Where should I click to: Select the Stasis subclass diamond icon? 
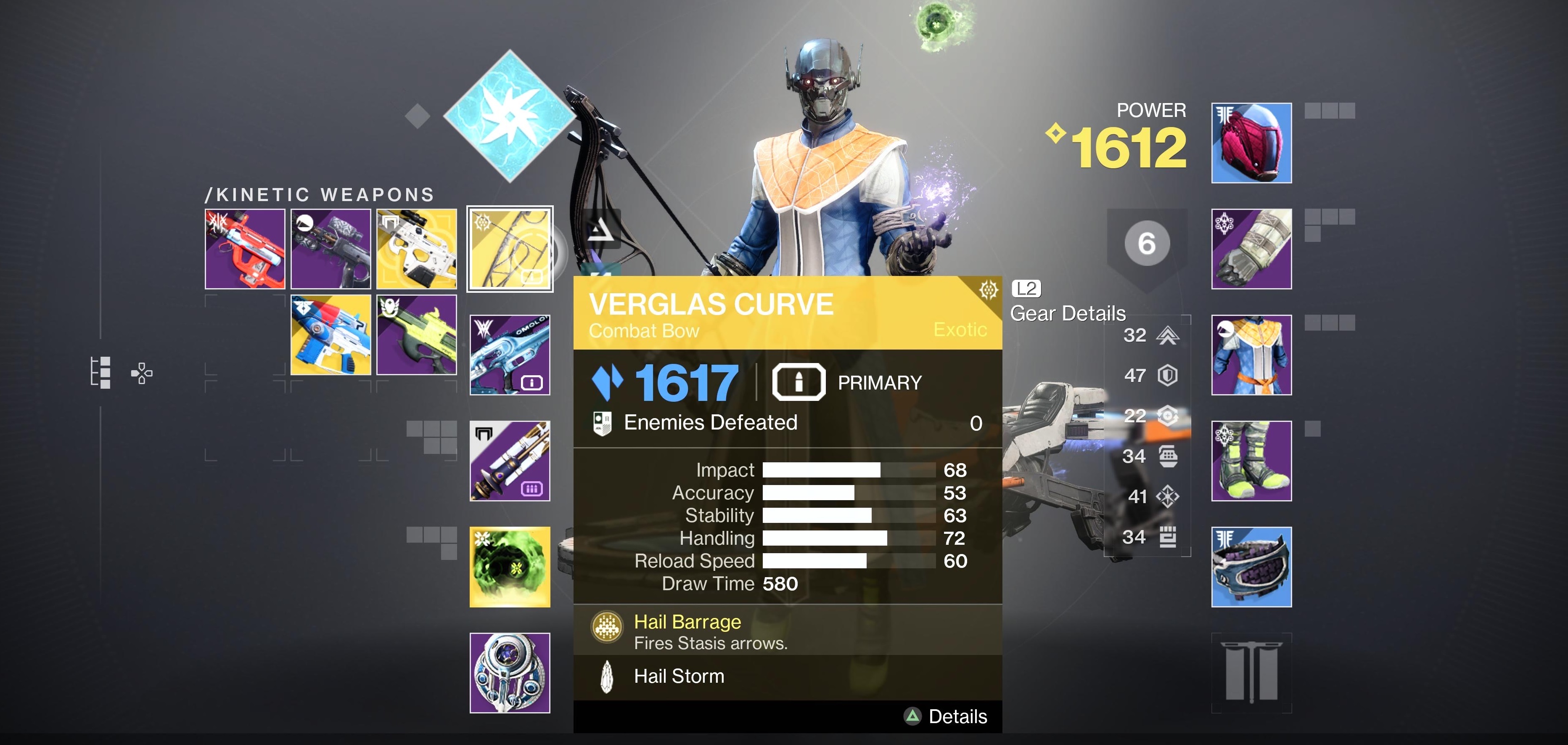tap(510, 116)
